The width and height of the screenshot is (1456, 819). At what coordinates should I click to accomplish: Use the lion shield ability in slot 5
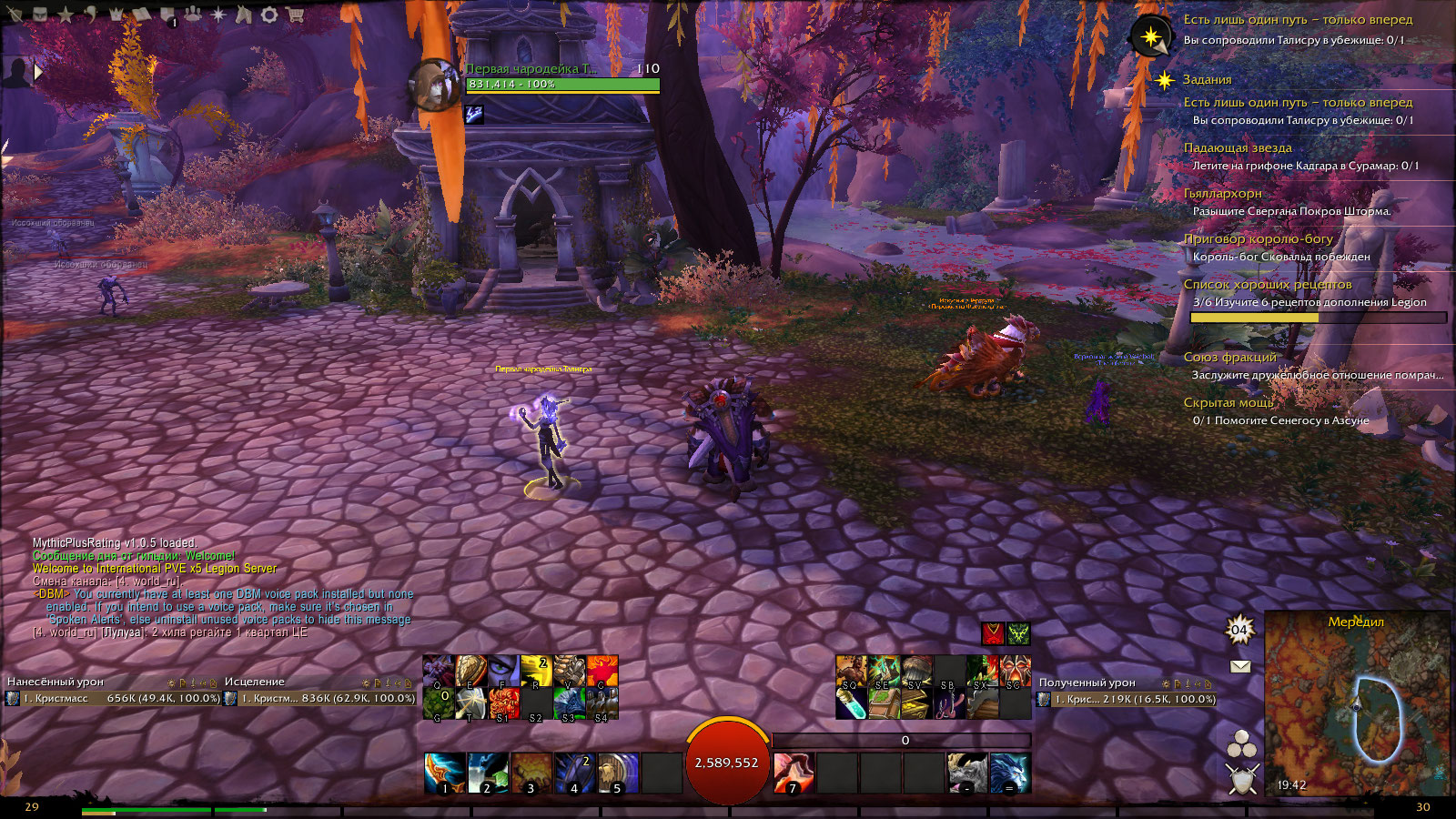pos(618,773)
